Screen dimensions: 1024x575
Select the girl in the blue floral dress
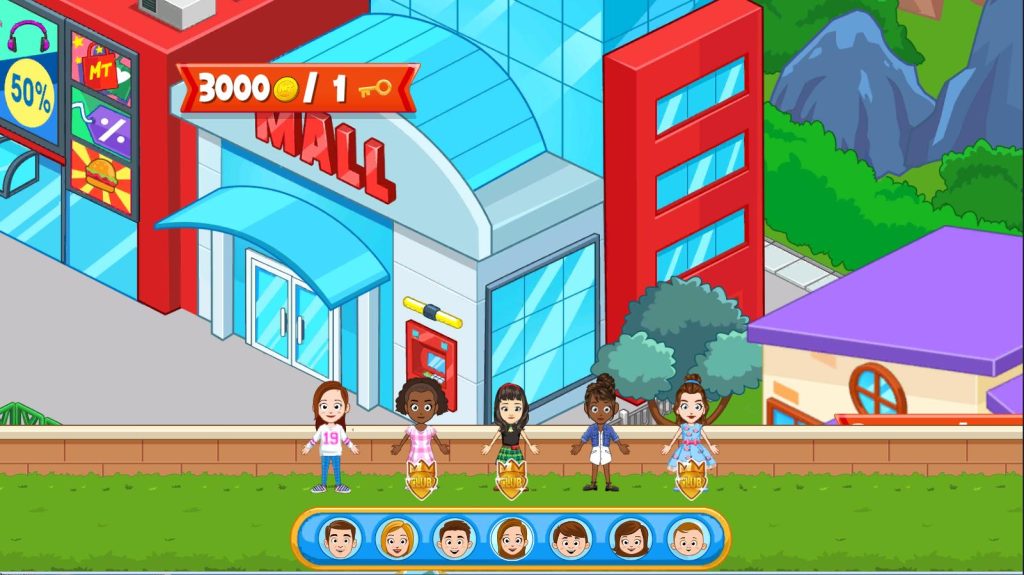690,434
